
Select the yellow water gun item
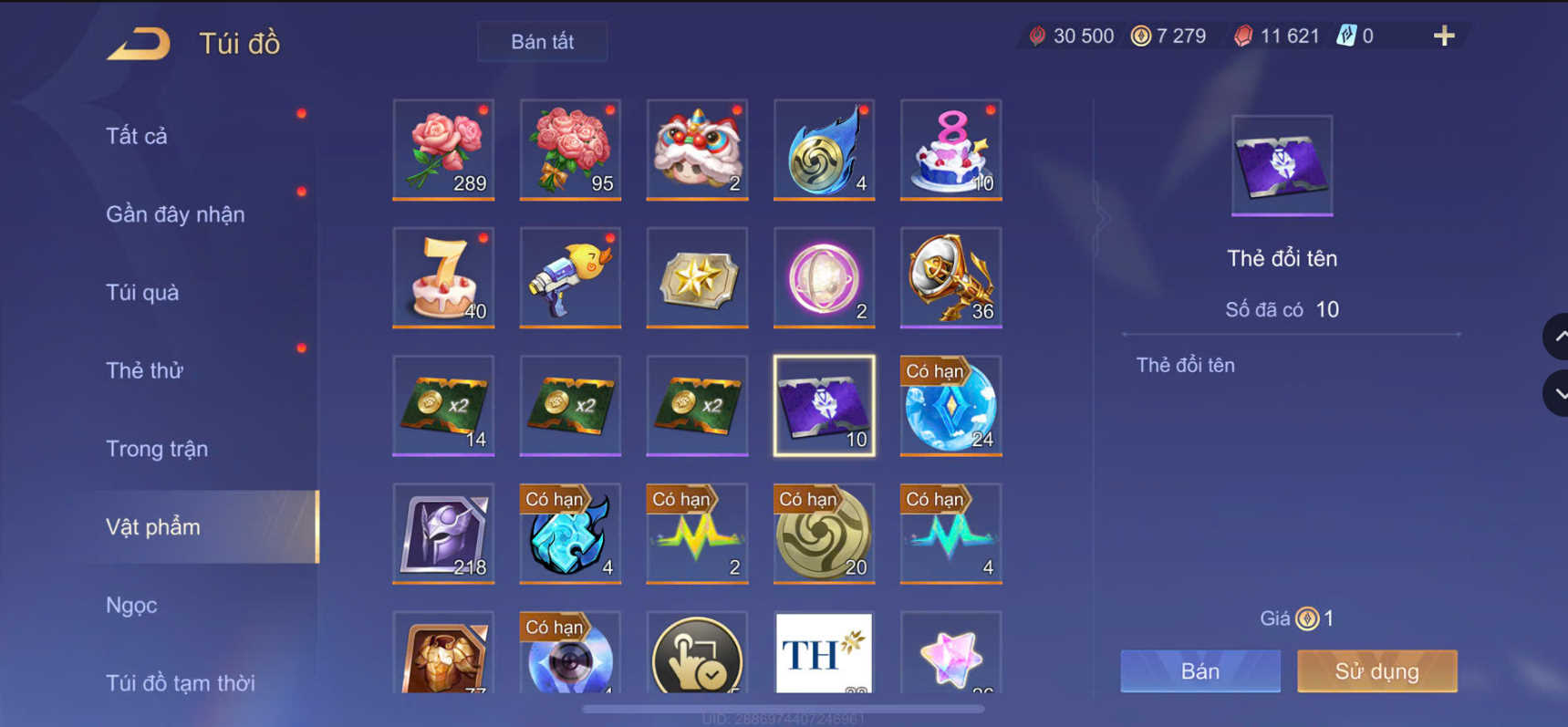(570, 276)
